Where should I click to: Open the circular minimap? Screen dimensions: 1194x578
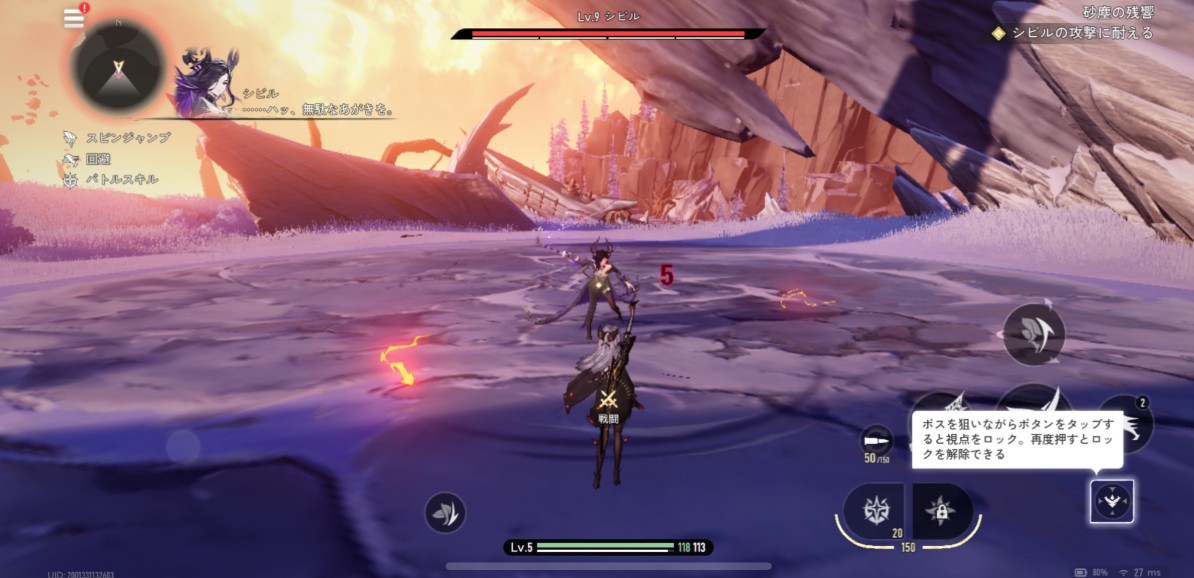click(x=118, y=67)
